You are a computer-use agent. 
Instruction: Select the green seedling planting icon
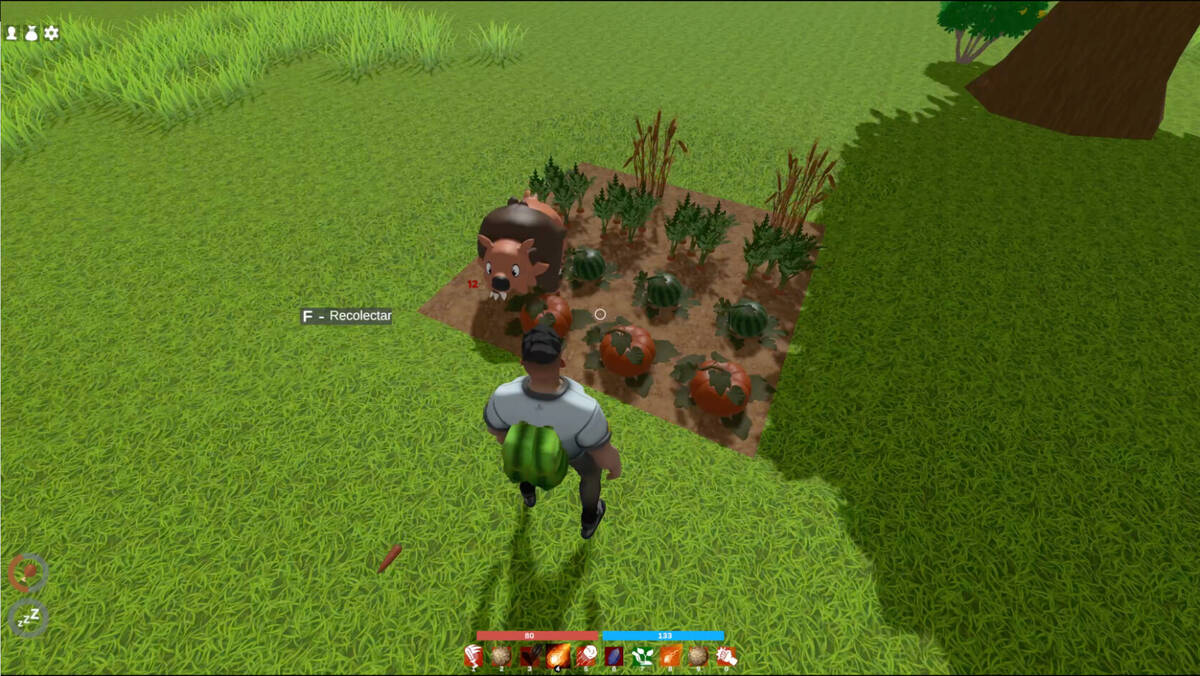click(x=642, y=656)
